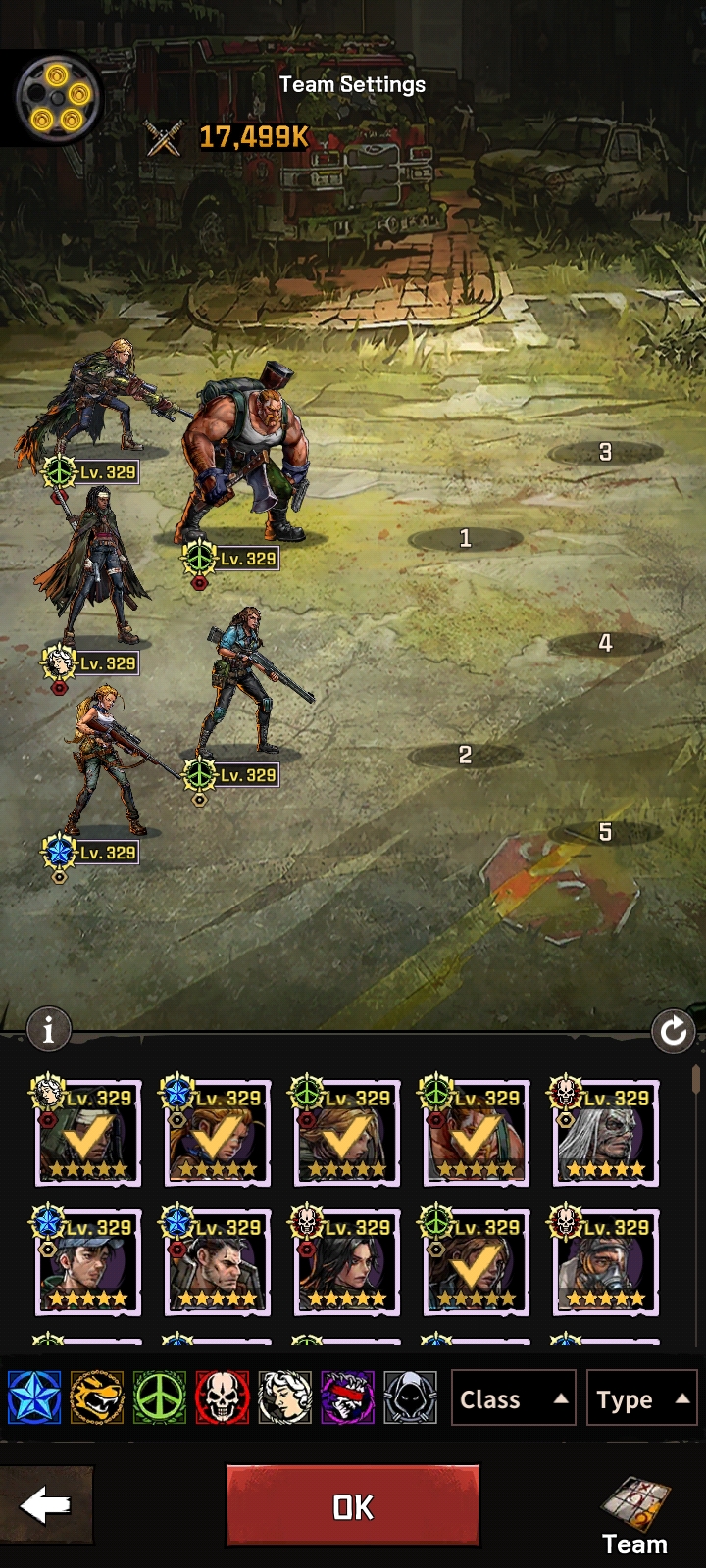Filter heroes by green peace faction
Viewport: 706px width, 1568px height.
(160, 1397)
